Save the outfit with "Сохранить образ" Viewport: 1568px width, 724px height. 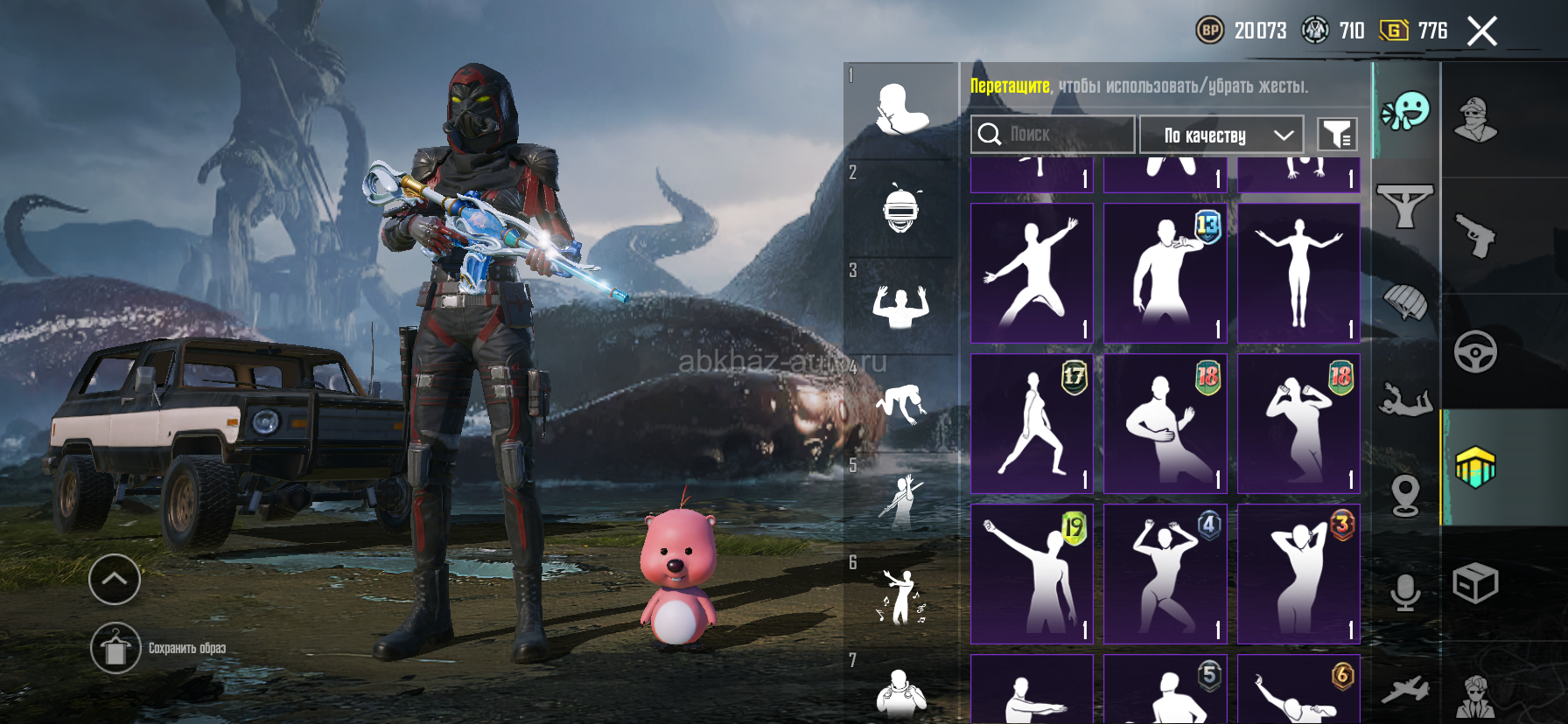116,649
